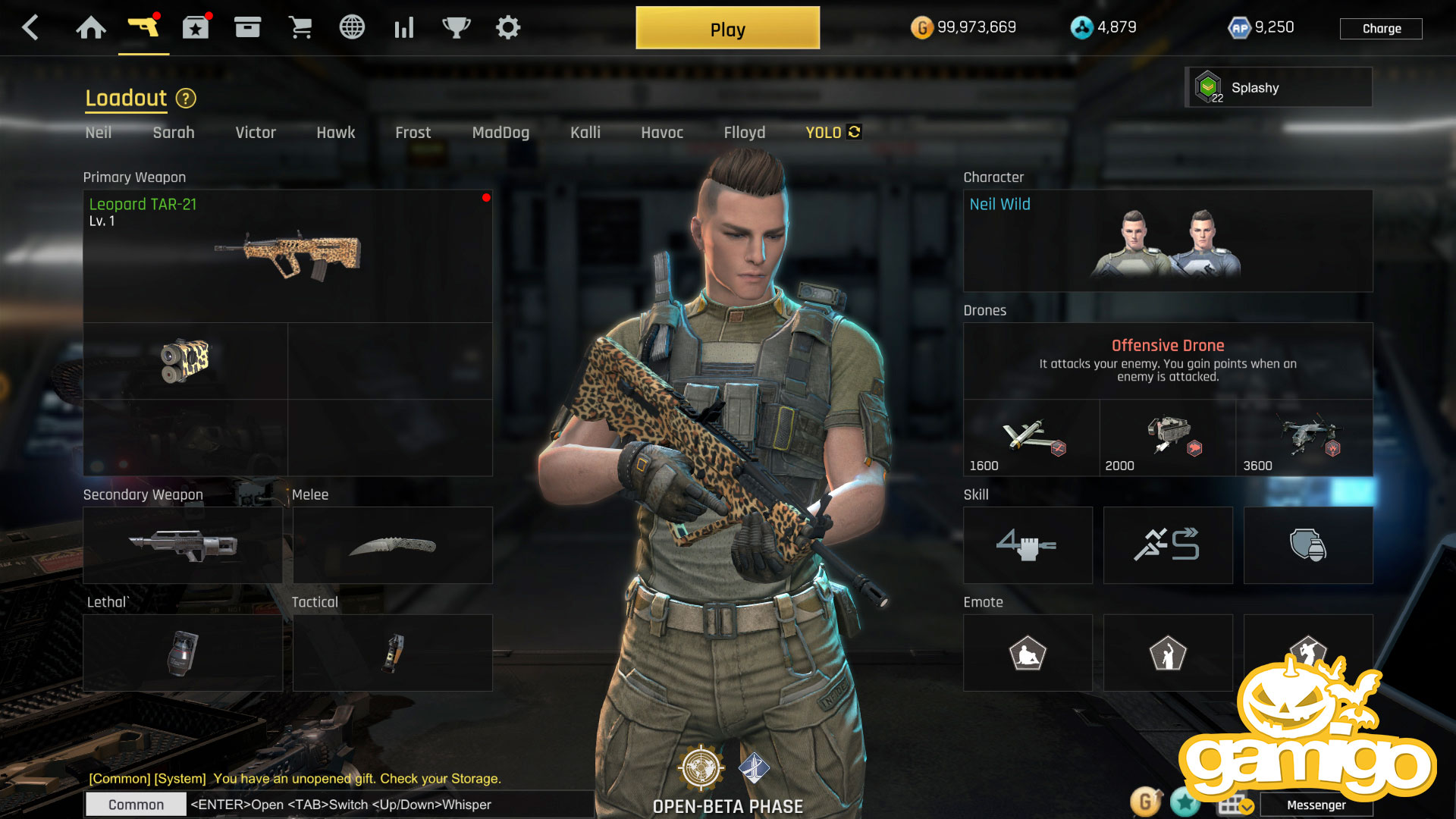Click the Common chat channel button
This screenshot has width=1456, height=819.
136,805
